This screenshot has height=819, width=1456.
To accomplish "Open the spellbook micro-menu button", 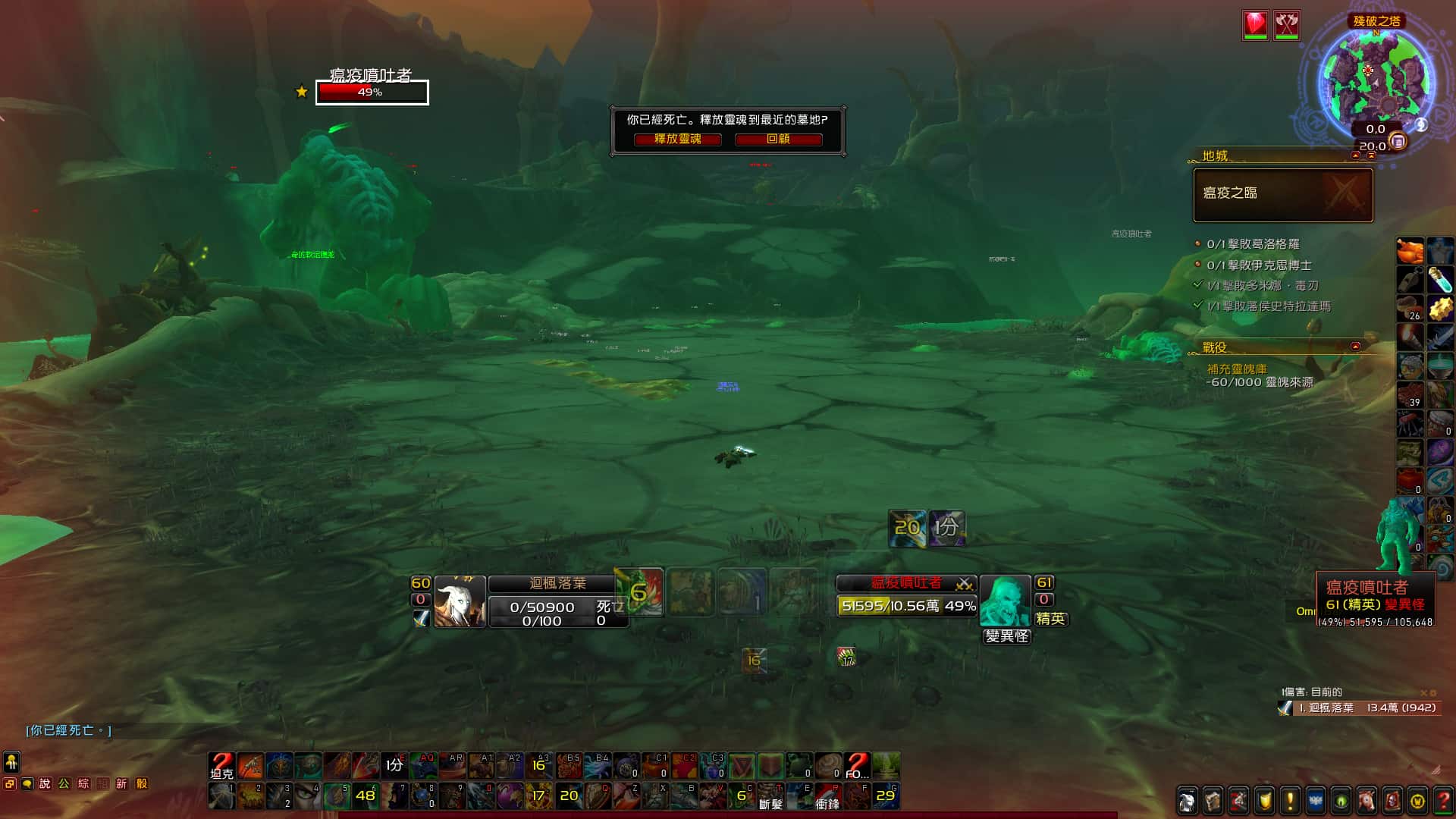I will (x=1213, y=801).
